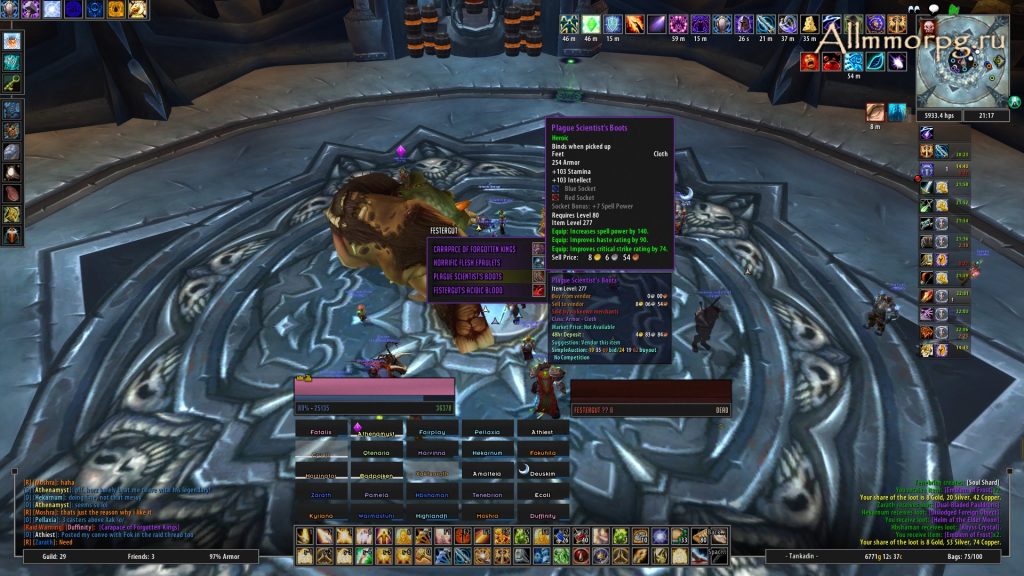This screenshot has width=1024, height=576.
Task: Select Zarath in the raid frames
Action: click(x=319, y=494)
